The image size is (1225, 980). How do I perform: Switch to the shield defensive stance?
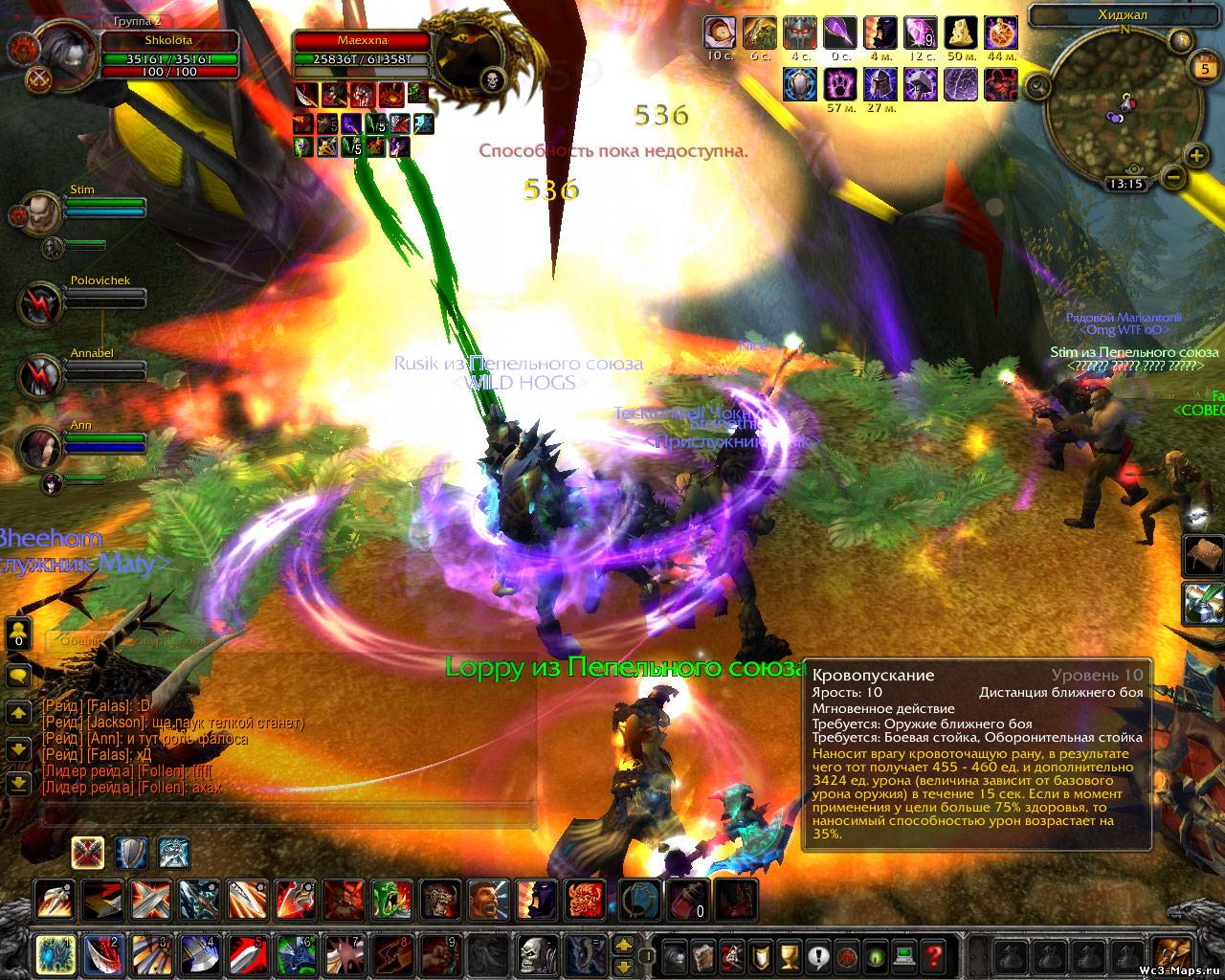click(131, 851)
